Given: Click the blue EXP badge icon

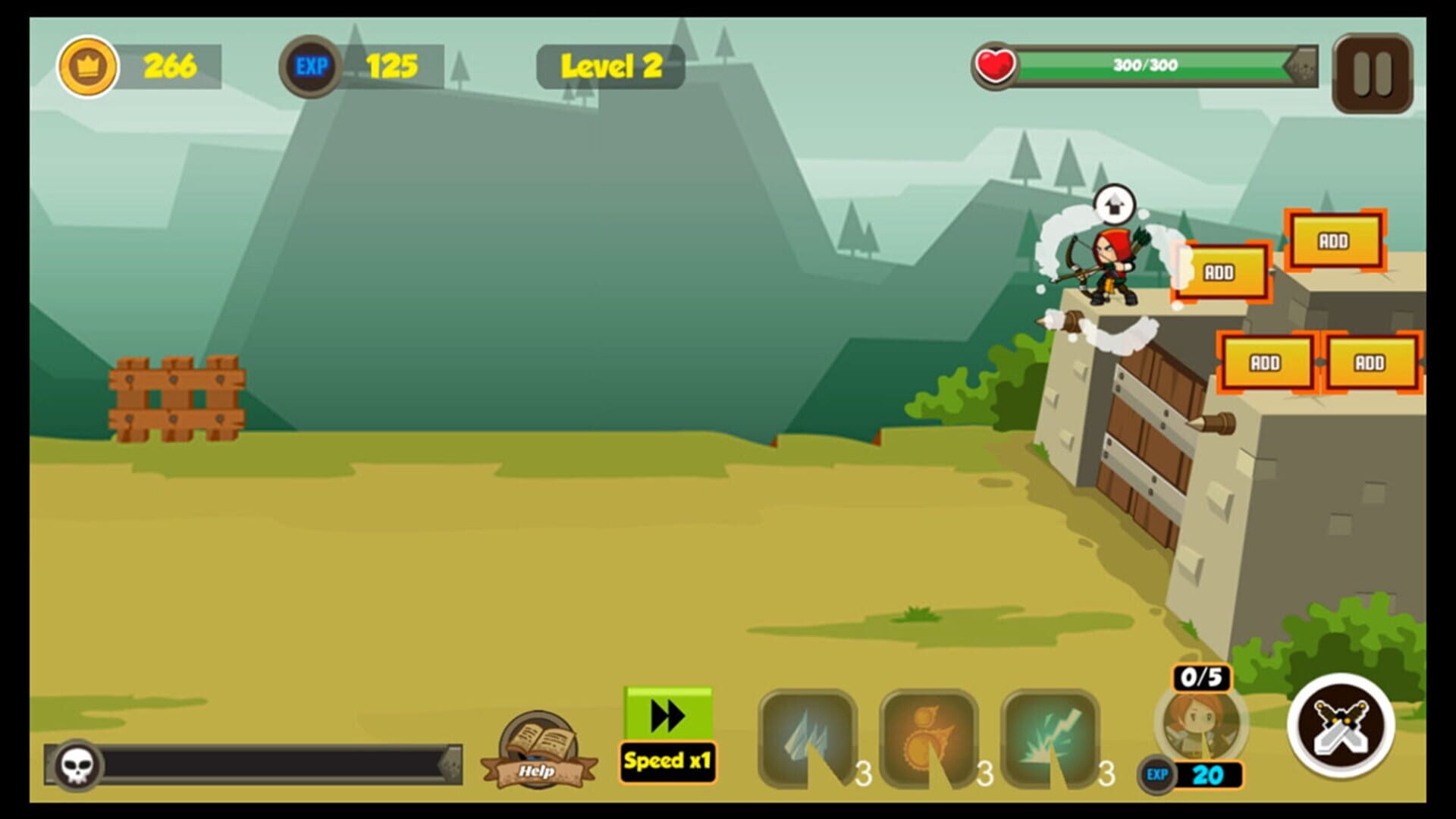Looking at the screenshot, I should pos(312,65).
